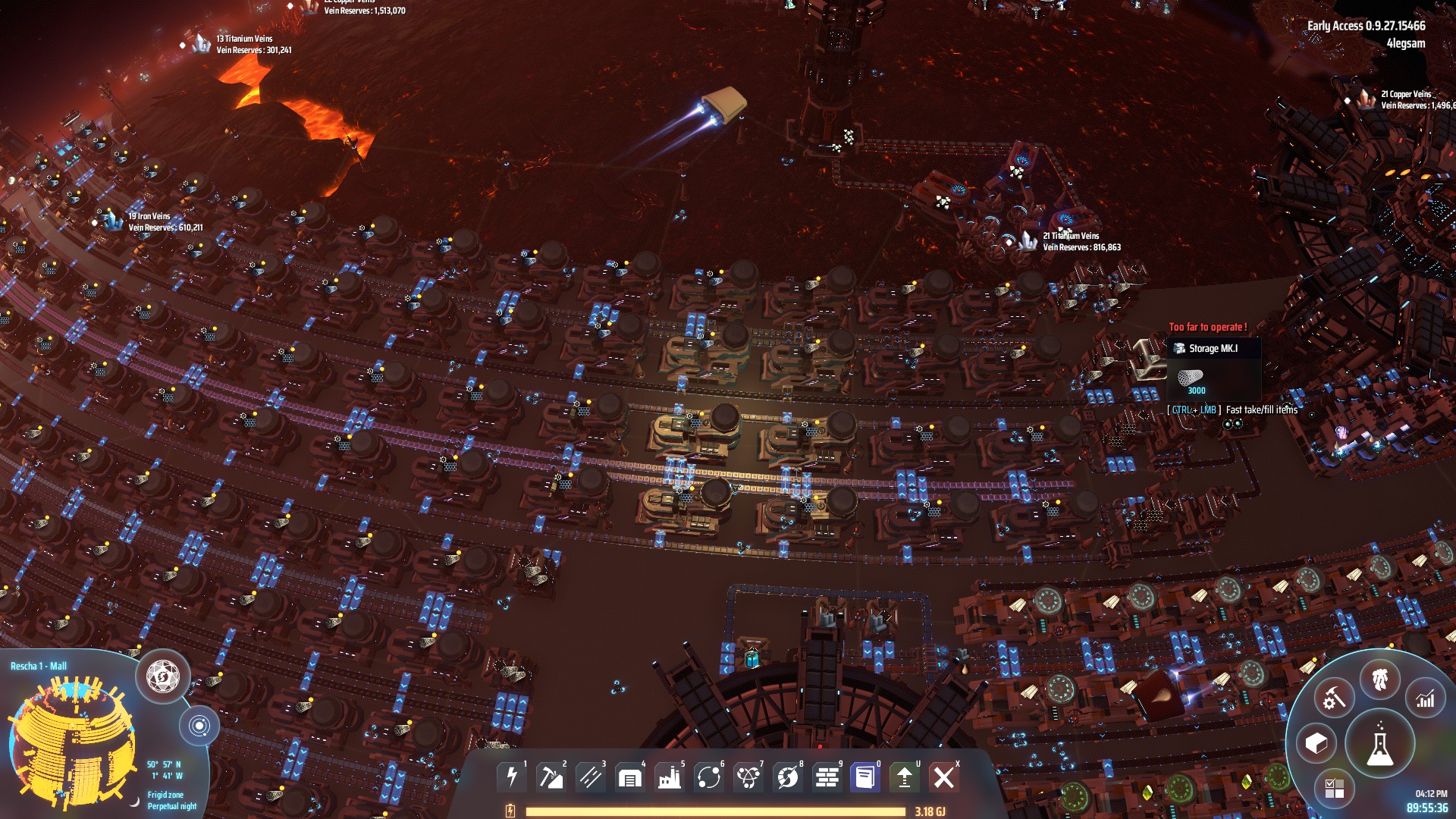Viewport: 1456px width, 819px height.
Task: Open the power build category (lightning bolt)
Action: (512, 777)
